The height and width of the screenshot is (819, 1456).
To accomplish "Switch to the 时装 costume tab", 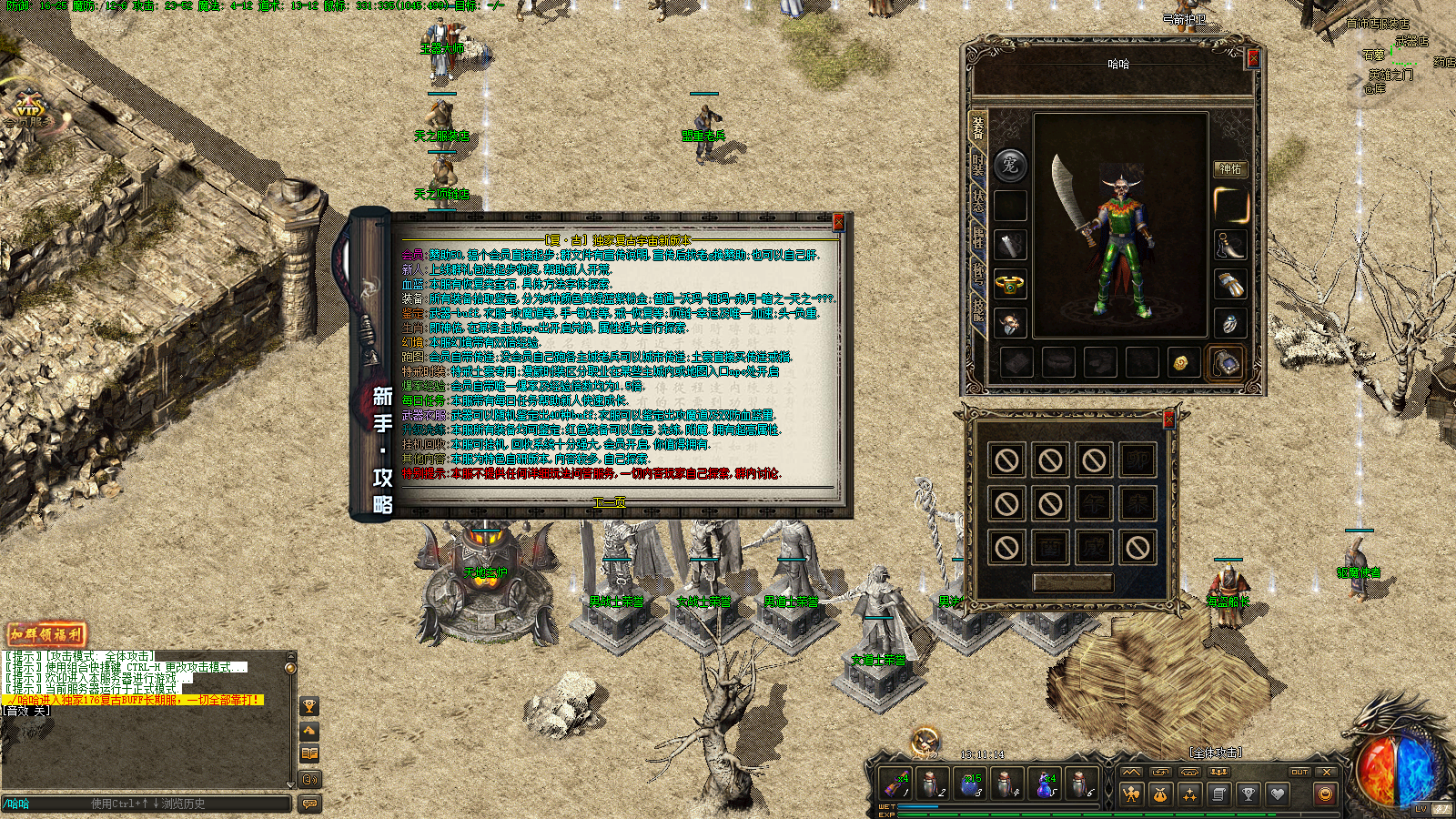I will [x=978, y=163].
